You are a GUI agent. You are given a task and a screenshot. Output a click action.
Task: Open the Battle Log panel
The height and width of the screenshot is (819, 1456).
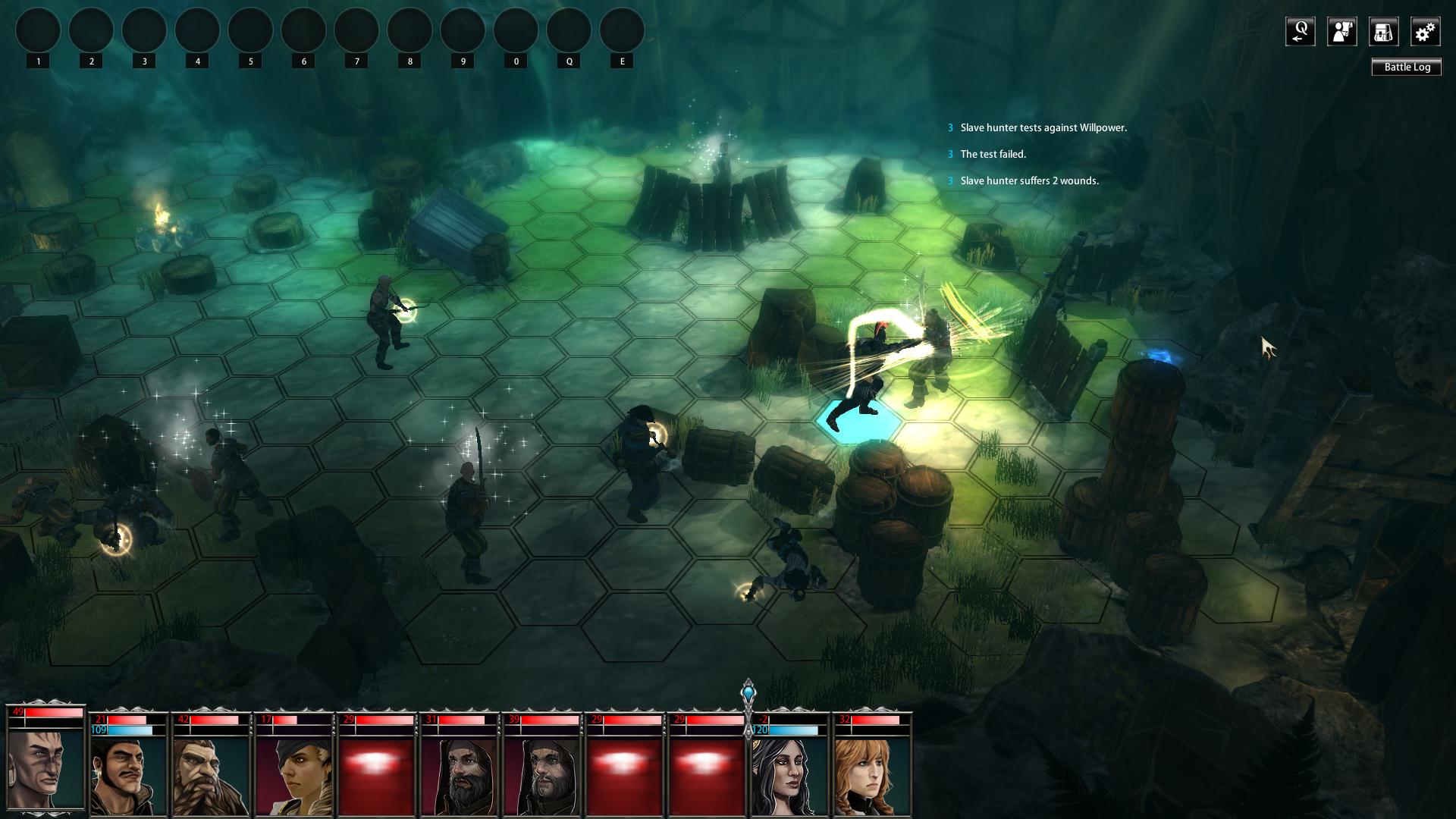tap(1407, 67)
